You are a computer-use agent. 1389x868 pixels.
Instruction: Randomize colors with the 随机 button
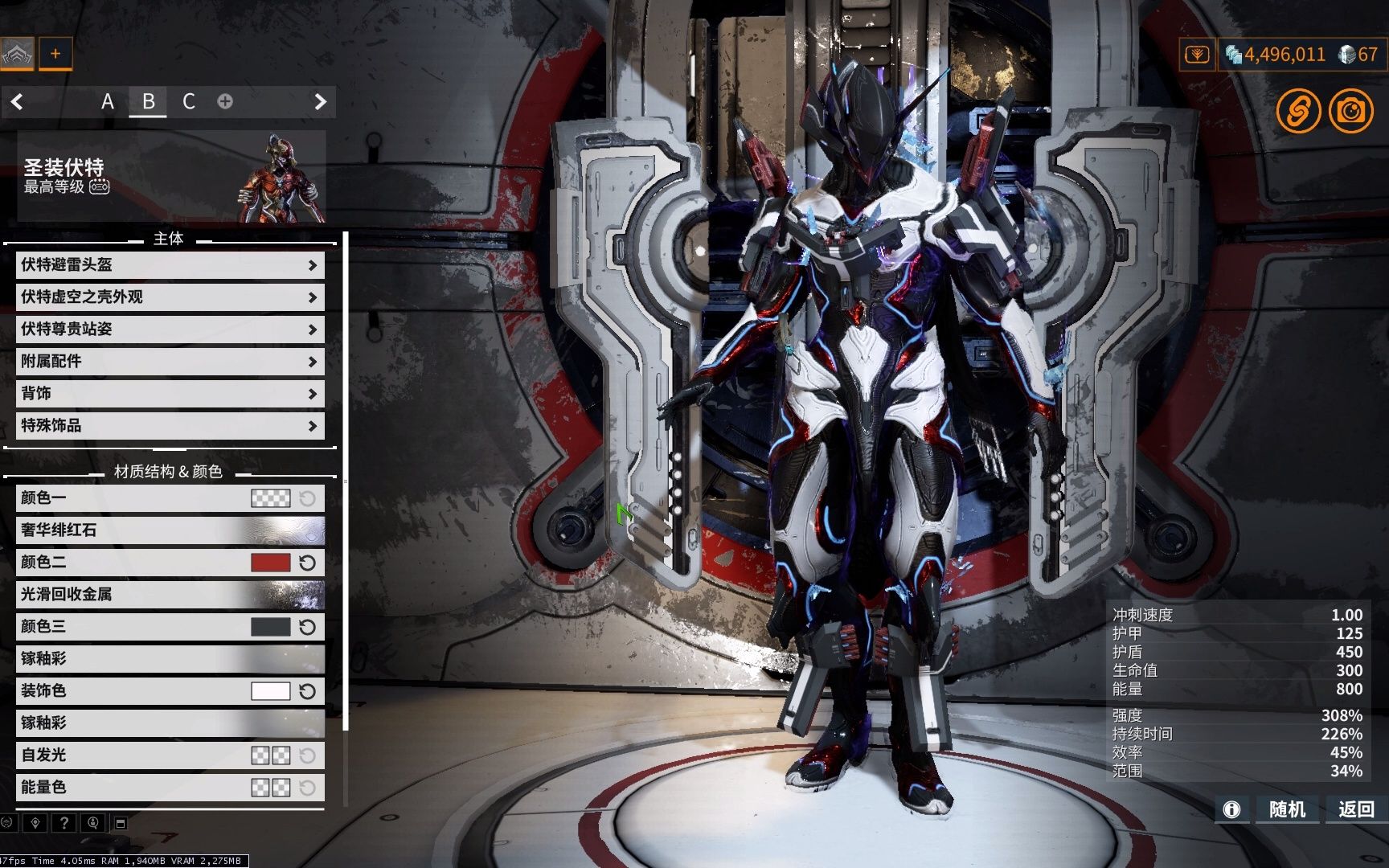click(1286, 809)
